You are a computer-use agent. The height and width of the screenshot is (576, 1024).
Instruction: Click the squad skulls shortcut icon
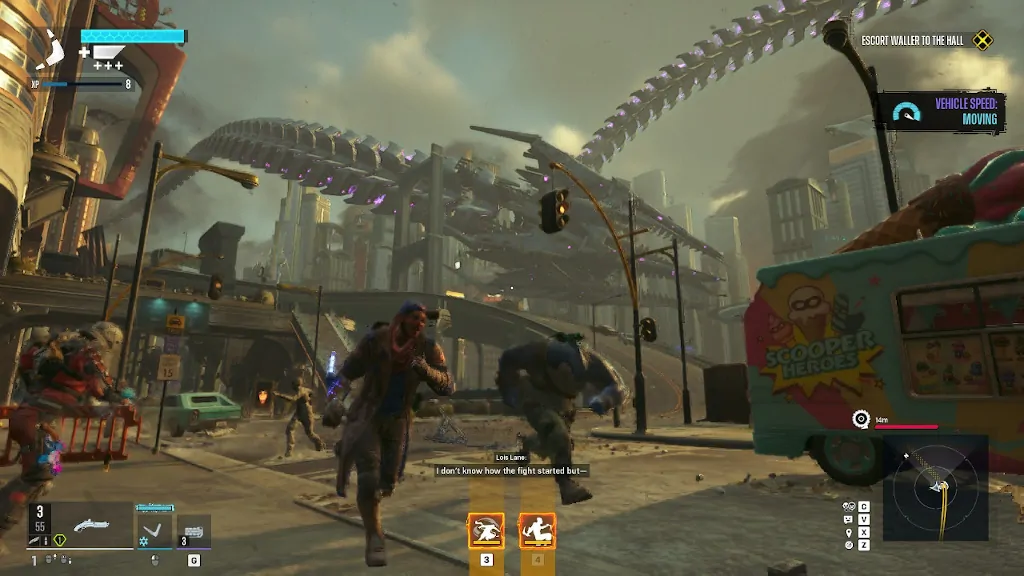[849, 507]
